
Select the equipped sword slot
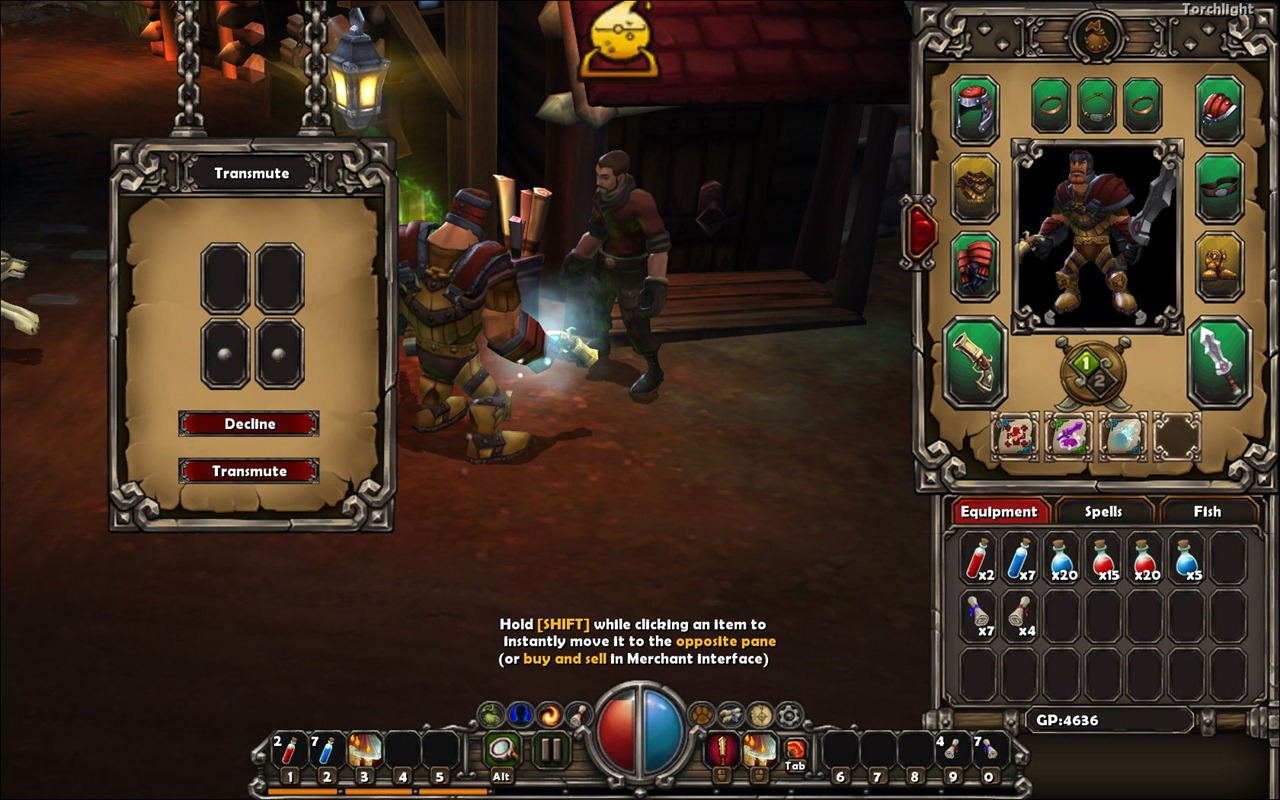[x=1220, y=361]
